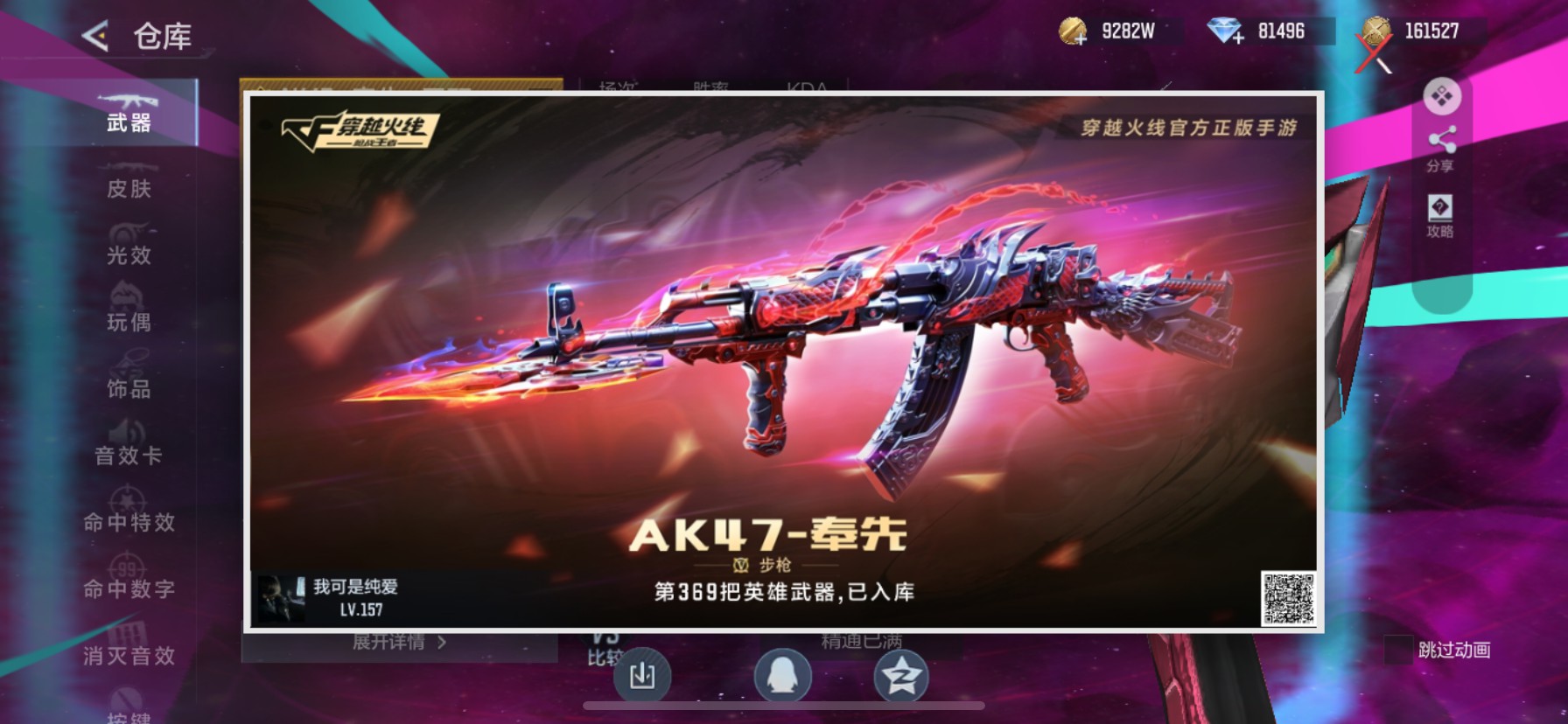Viewport: 1568px width, 724px height.
Task: Open the share panel via 分享 icon
Action: [x=1441, y=144]
